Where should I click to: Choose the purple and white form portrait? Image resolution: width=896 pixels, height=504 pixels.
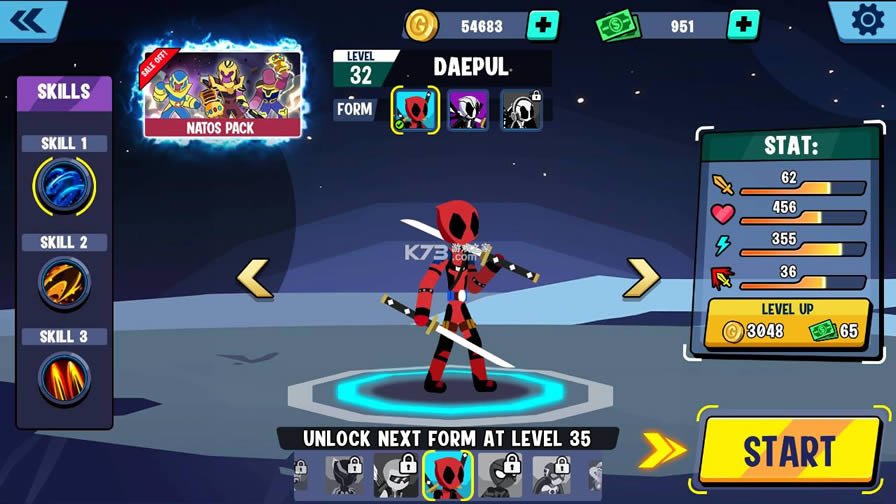468,110
